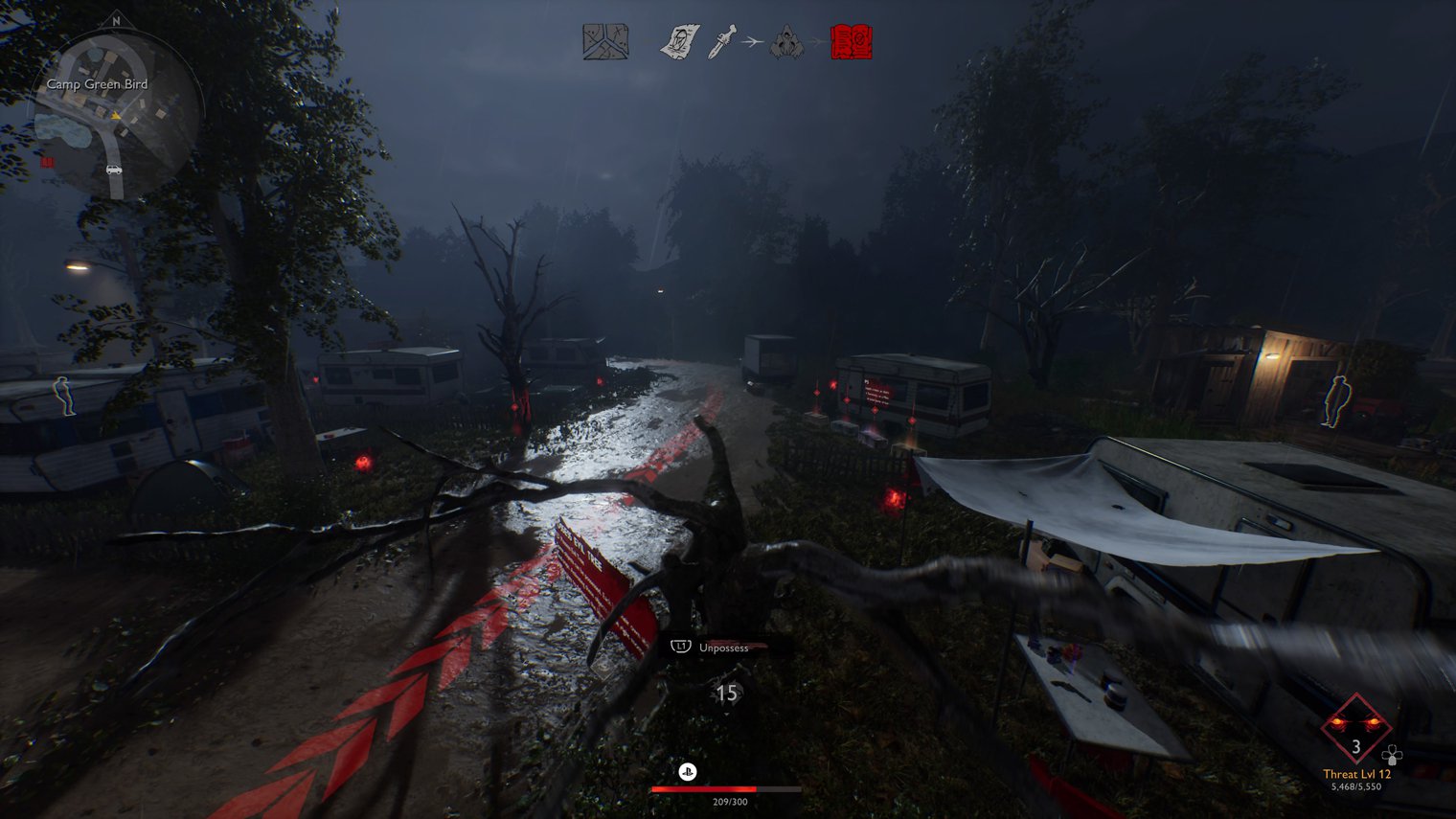Open the demon eyes threat level diamond
This screenshot has height=819, width=1456.
click(1355, 730)
